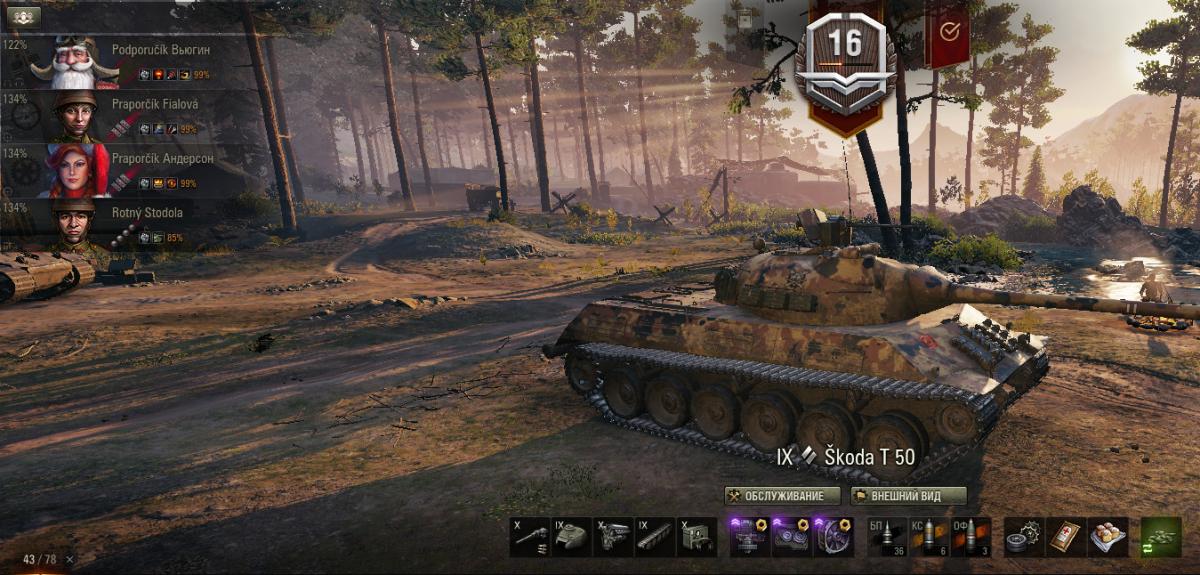Select the first aid kit consumable
Image resolution: width=1200 pixels, height=575 pixels.
coord(1066,536)
